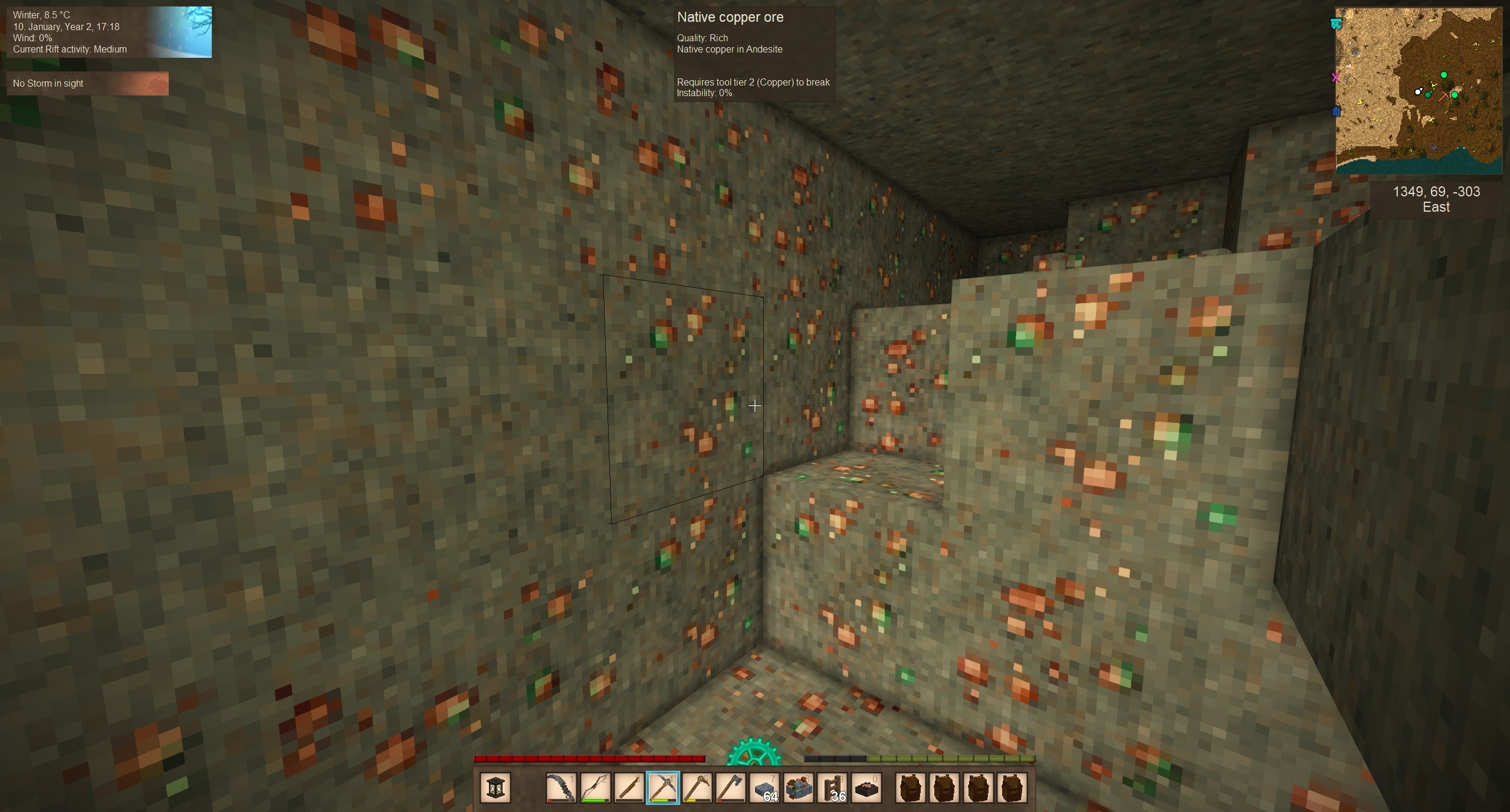Choose the ore-filled block in slot 8
The height and width of the screenshot is (812, 1510).
coord(799,788)
